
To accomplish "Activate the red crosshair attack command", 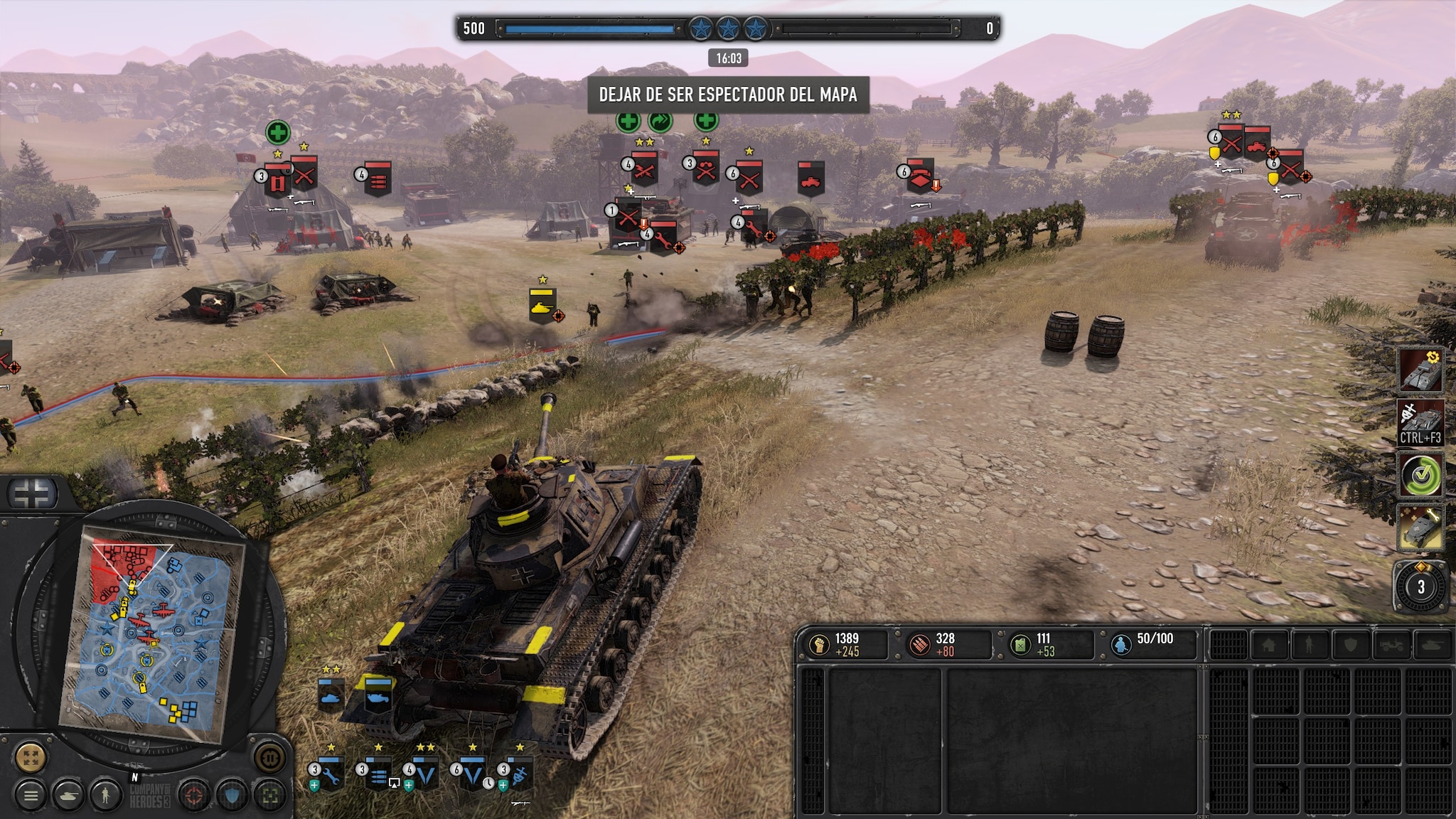I will [194, 796].
